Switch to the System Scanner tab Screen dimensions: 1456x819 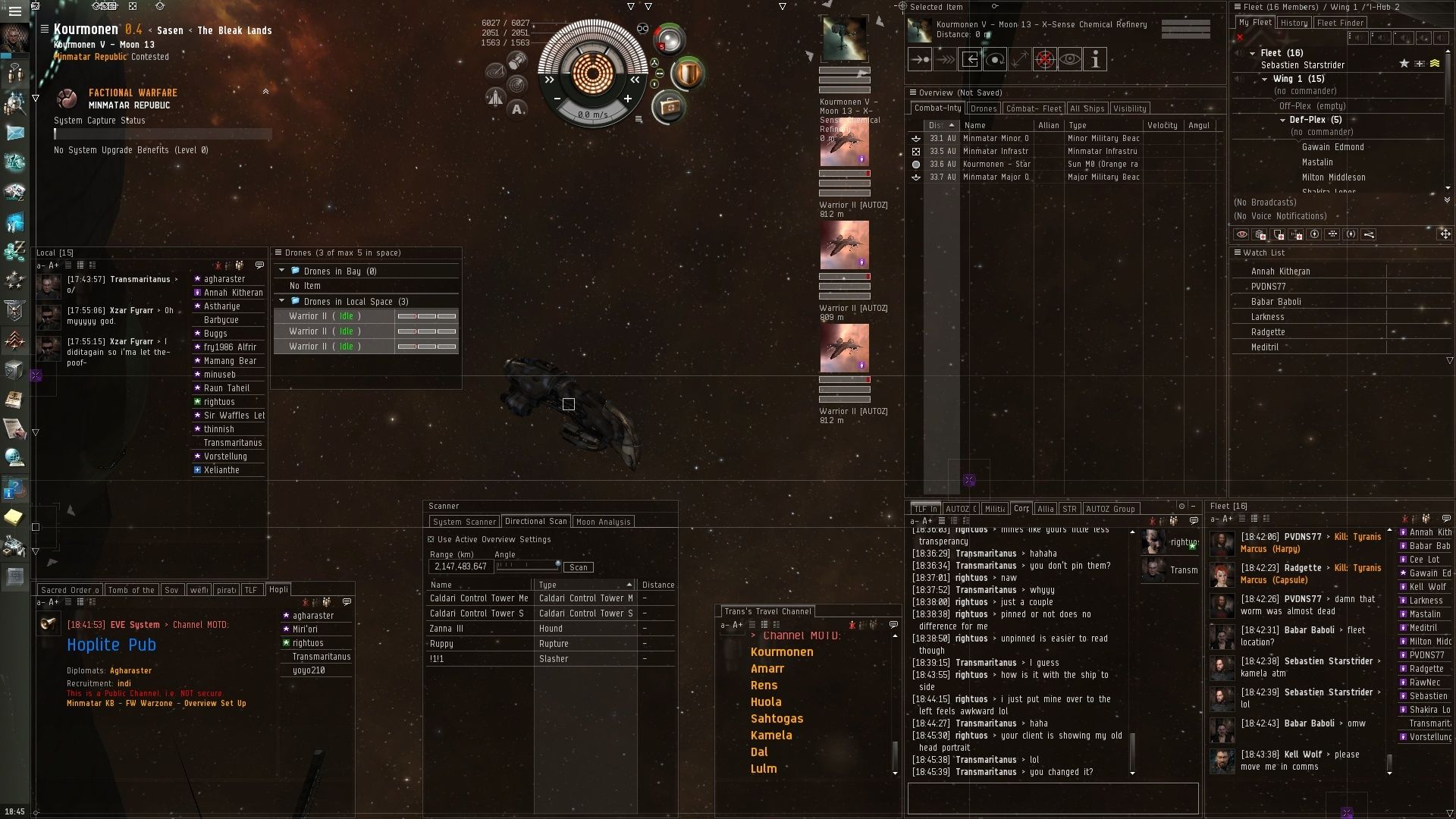tap(464, 522)
